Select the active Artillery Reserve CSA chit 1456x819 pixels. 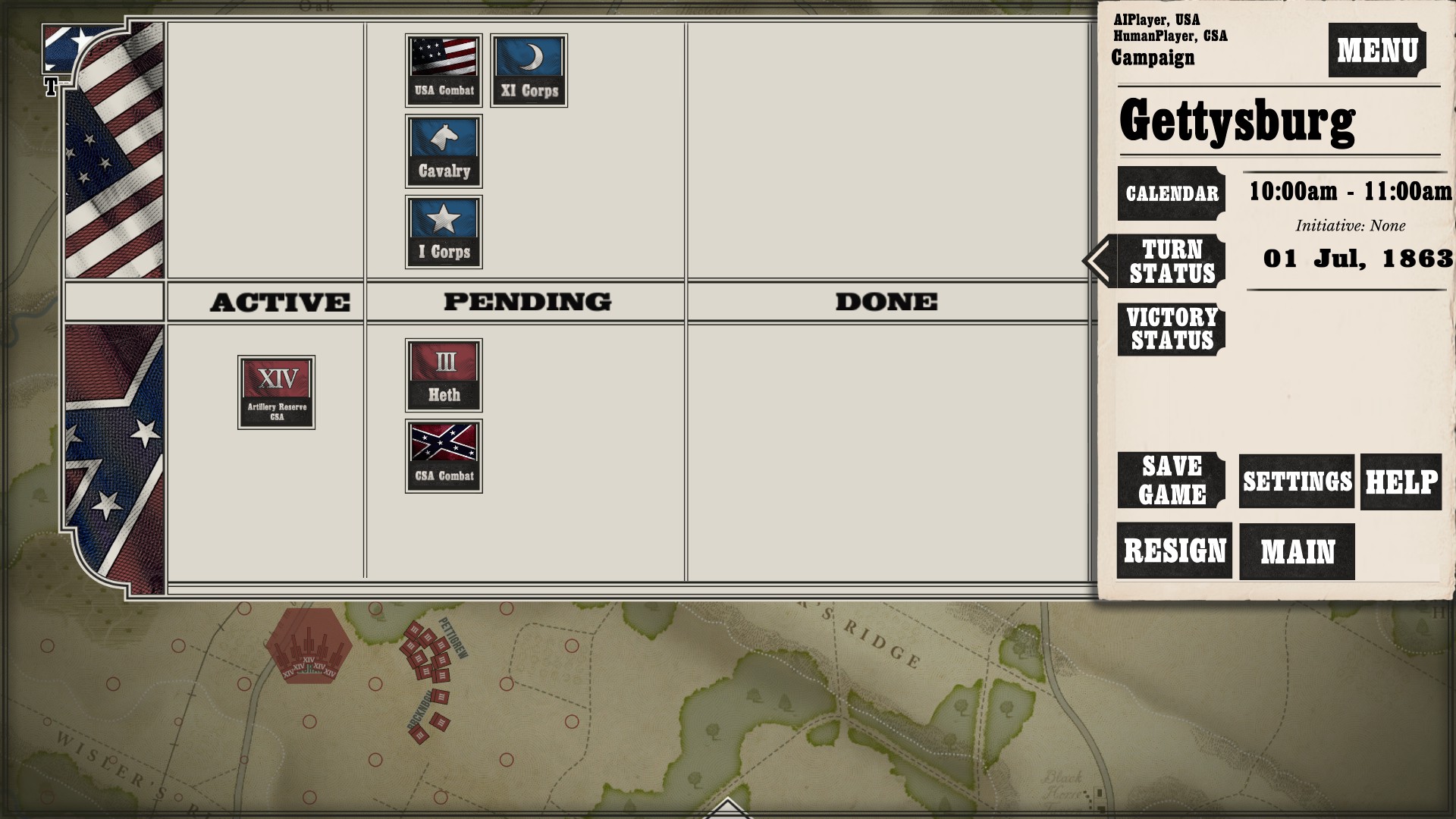click(276, 392)
